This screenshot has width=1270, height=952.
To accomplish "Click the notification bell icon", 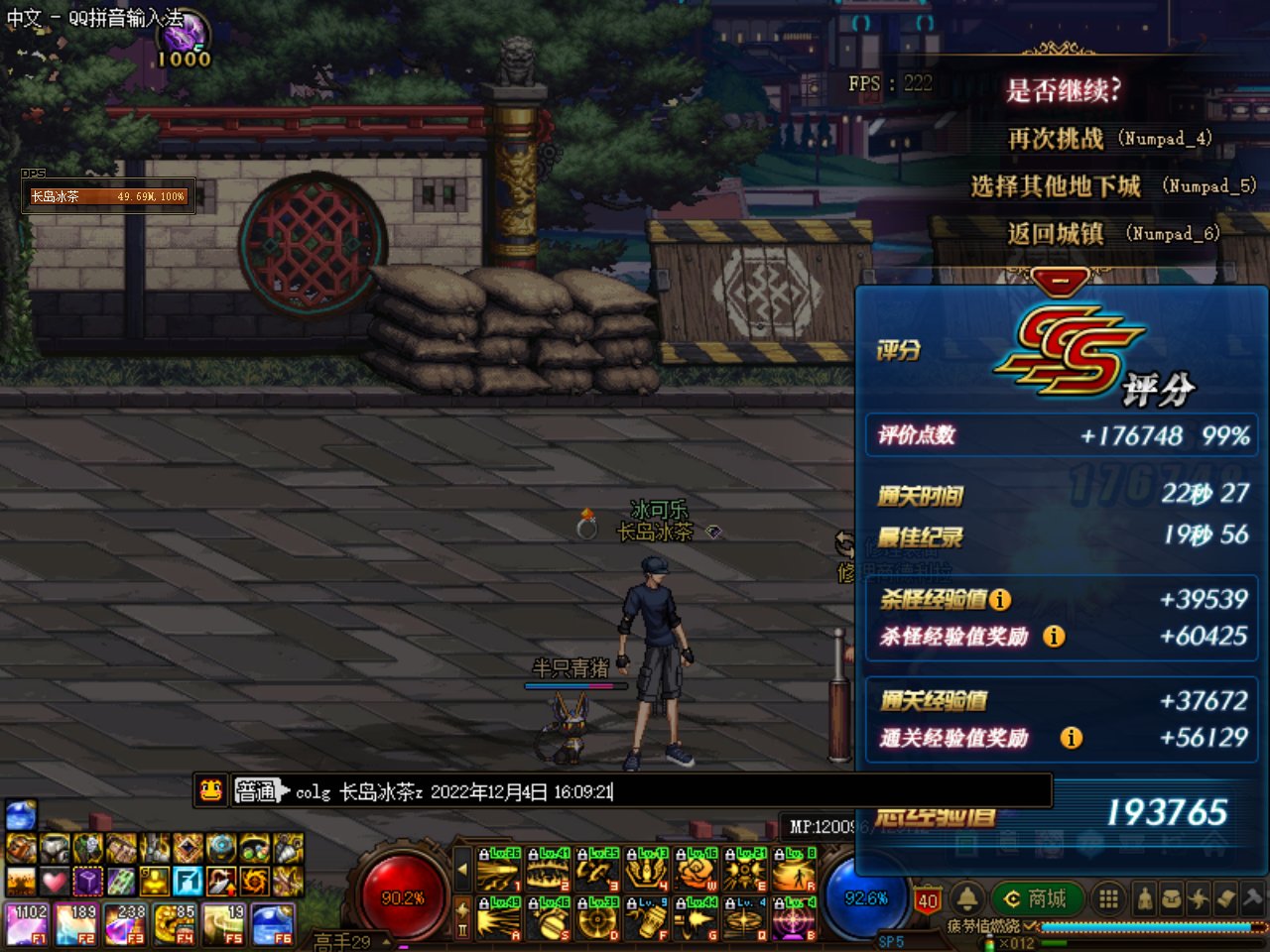I will tap(966, 898).
